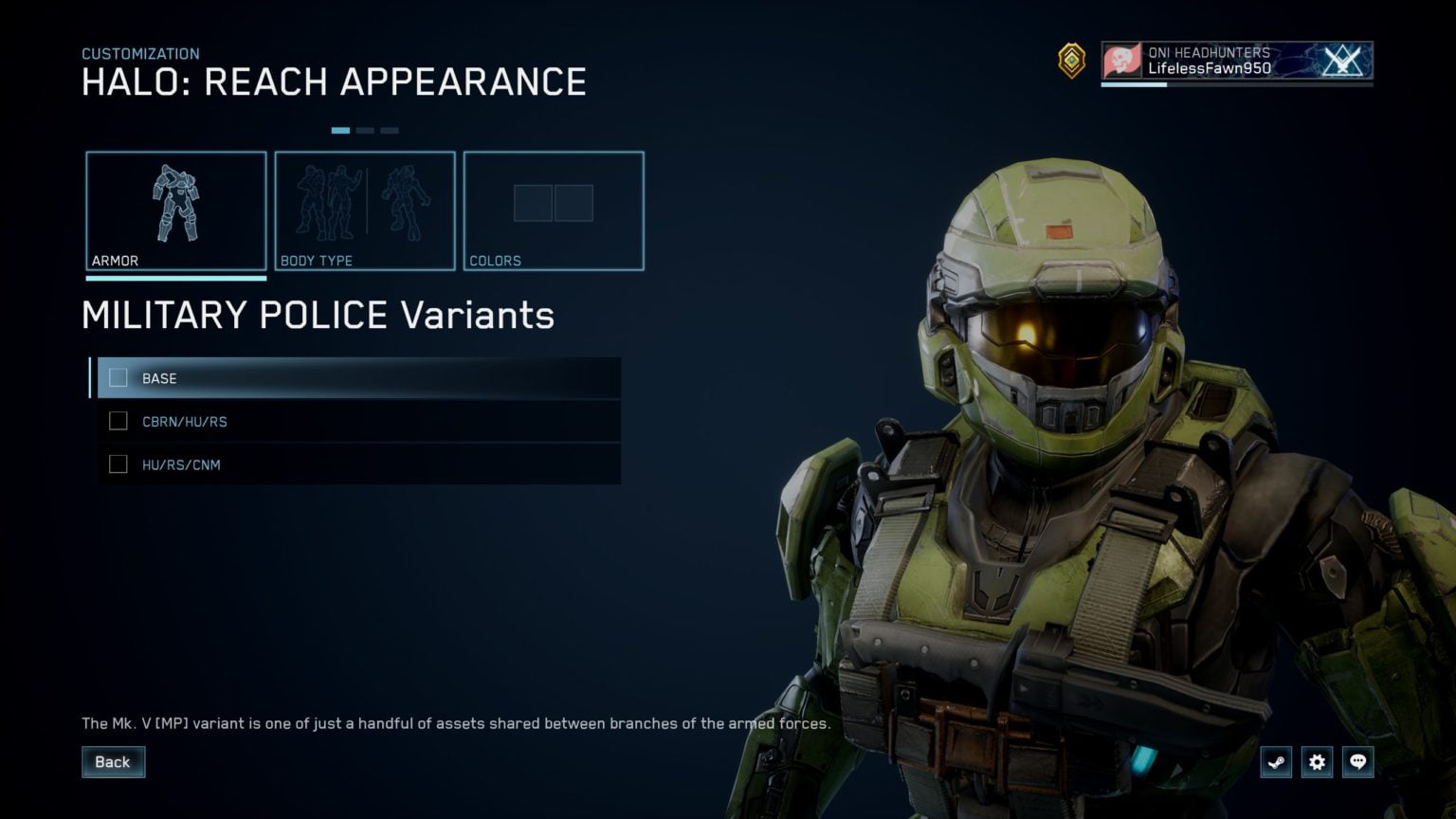Open the settings gear icon
This screenshot has width=1456, height=819.
[1318, 761]
